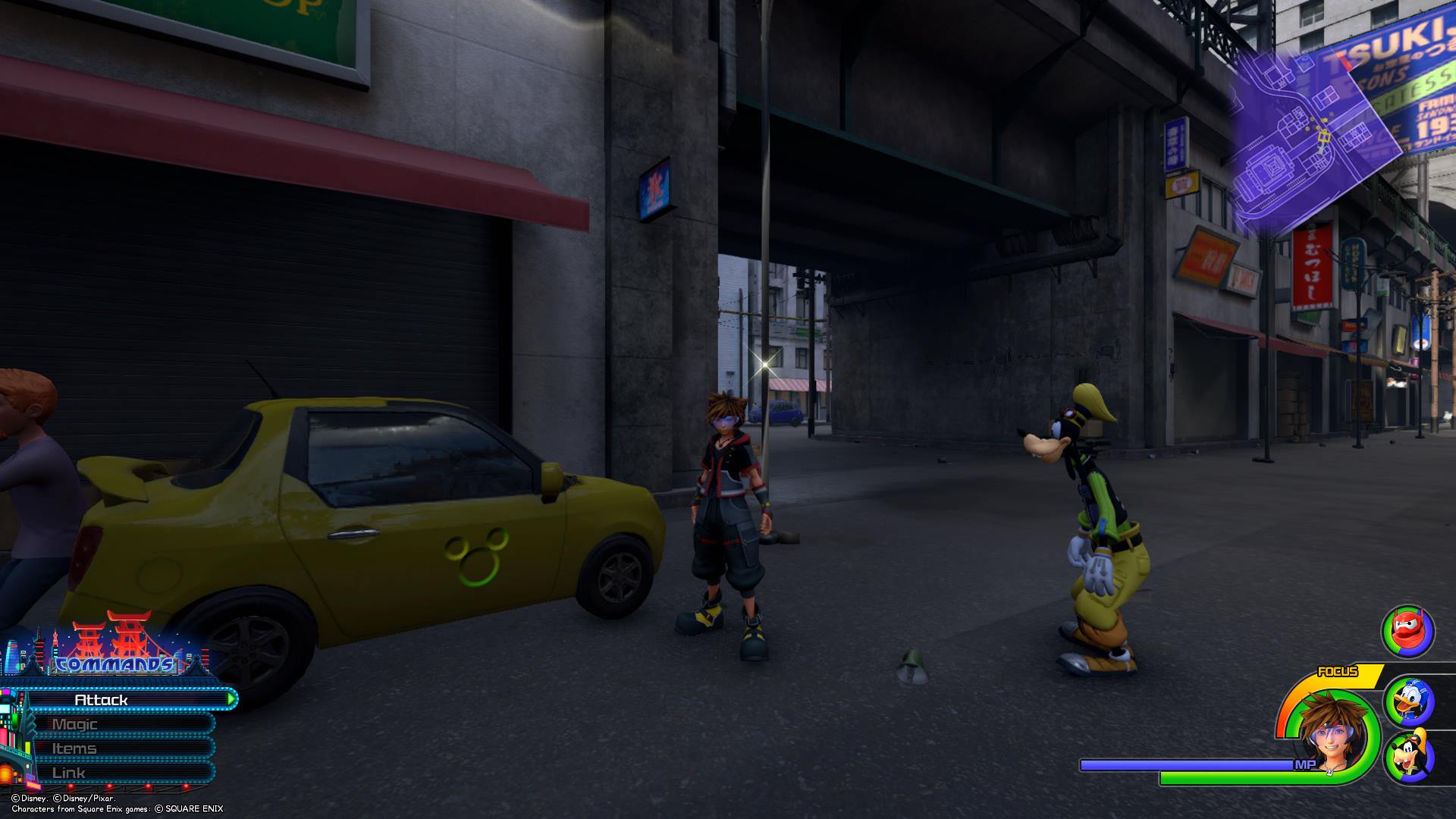This screenshot has height=819, width=1456.
Task: Click Goofy's party portrait
Action: pos(1409,756)
